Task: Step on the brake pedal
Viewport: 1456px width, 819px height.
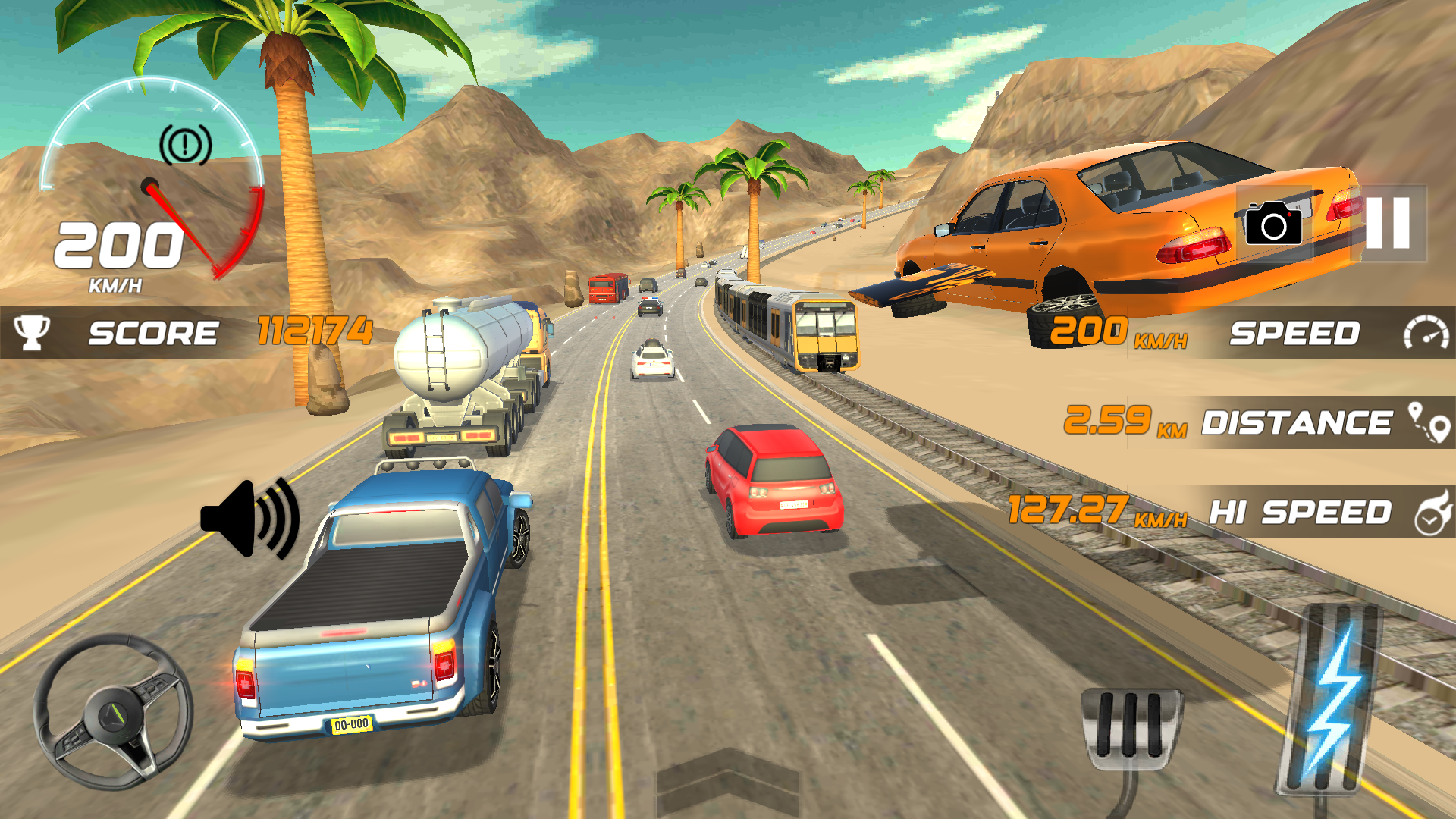Action: coord(1131,729)
